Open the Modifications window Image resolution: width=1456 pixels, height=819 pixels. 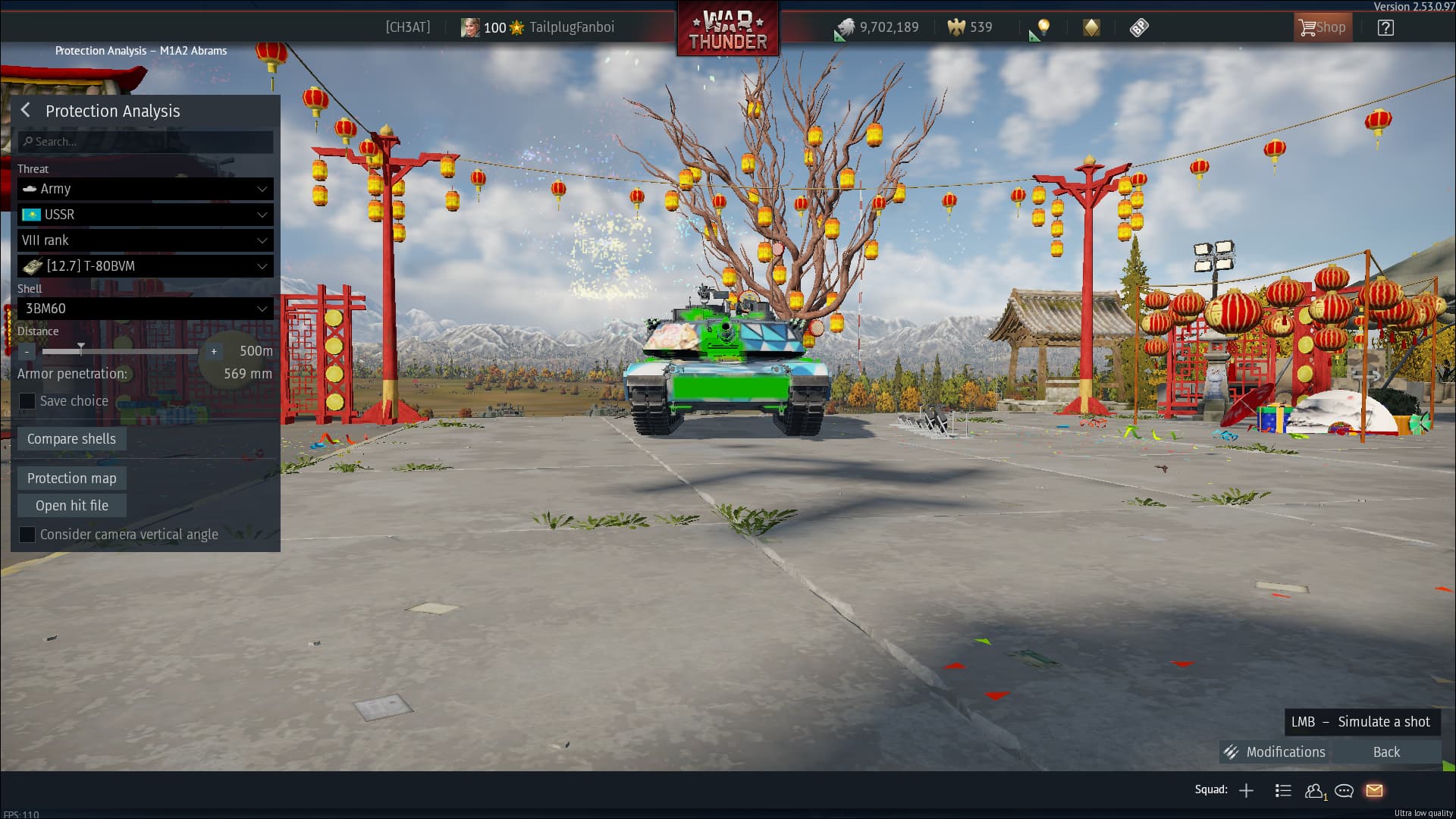(x=1276, y=752)
